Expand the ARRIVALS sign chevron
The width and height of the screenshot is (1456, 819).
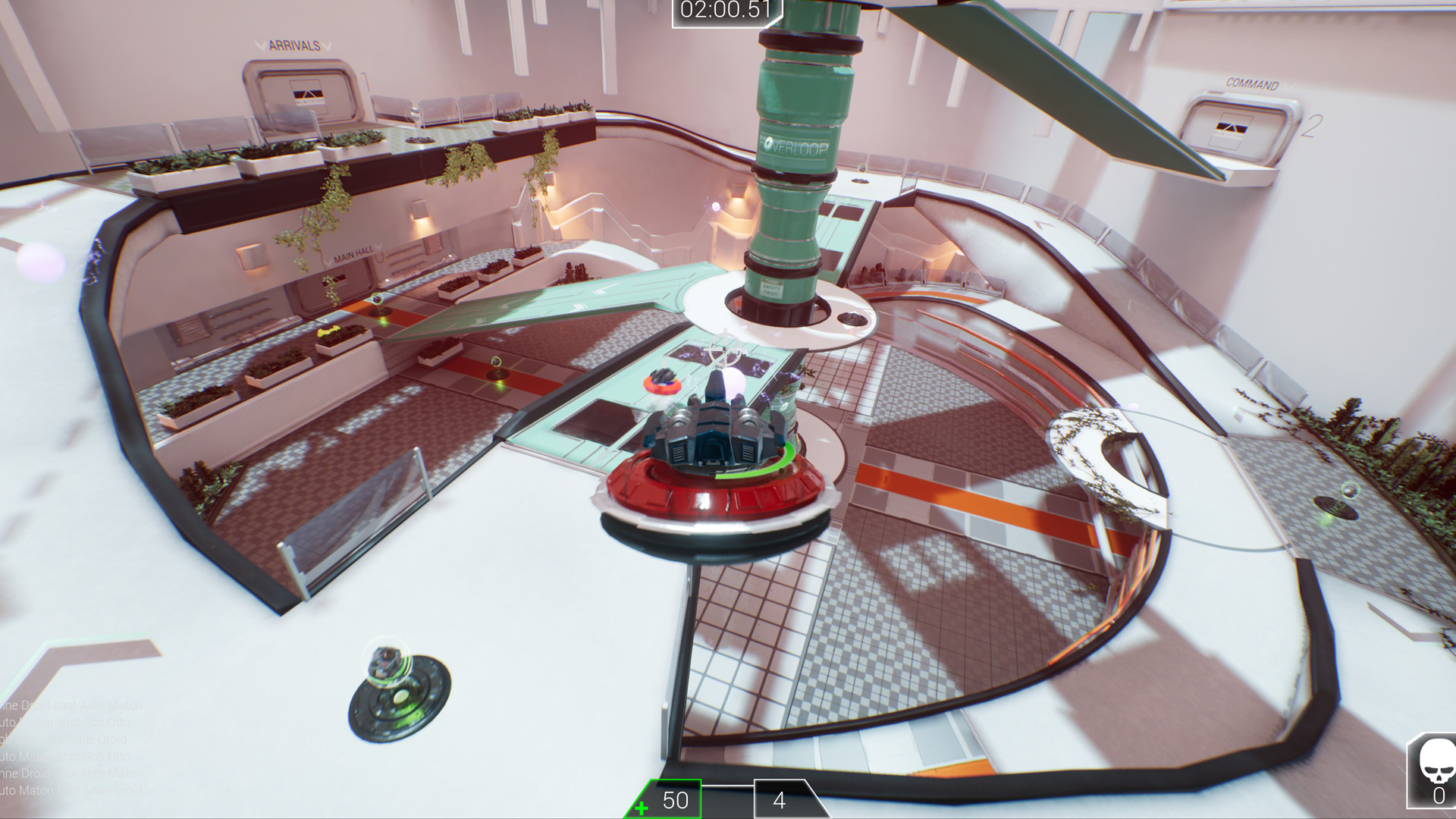click(262, 45)
